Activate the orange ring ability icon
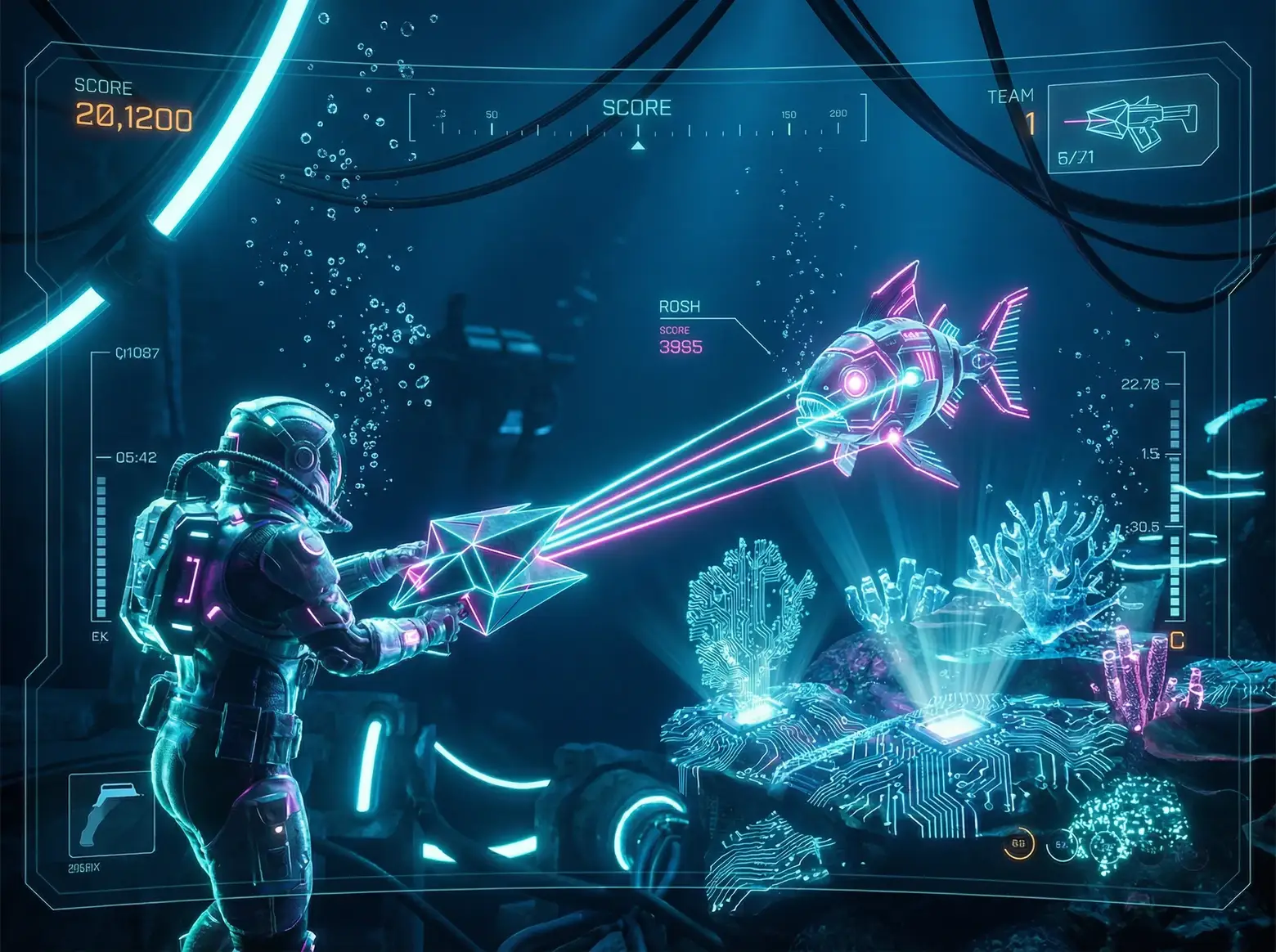The width and height of the screenshot is (1276, 952). pos(1018,844)
